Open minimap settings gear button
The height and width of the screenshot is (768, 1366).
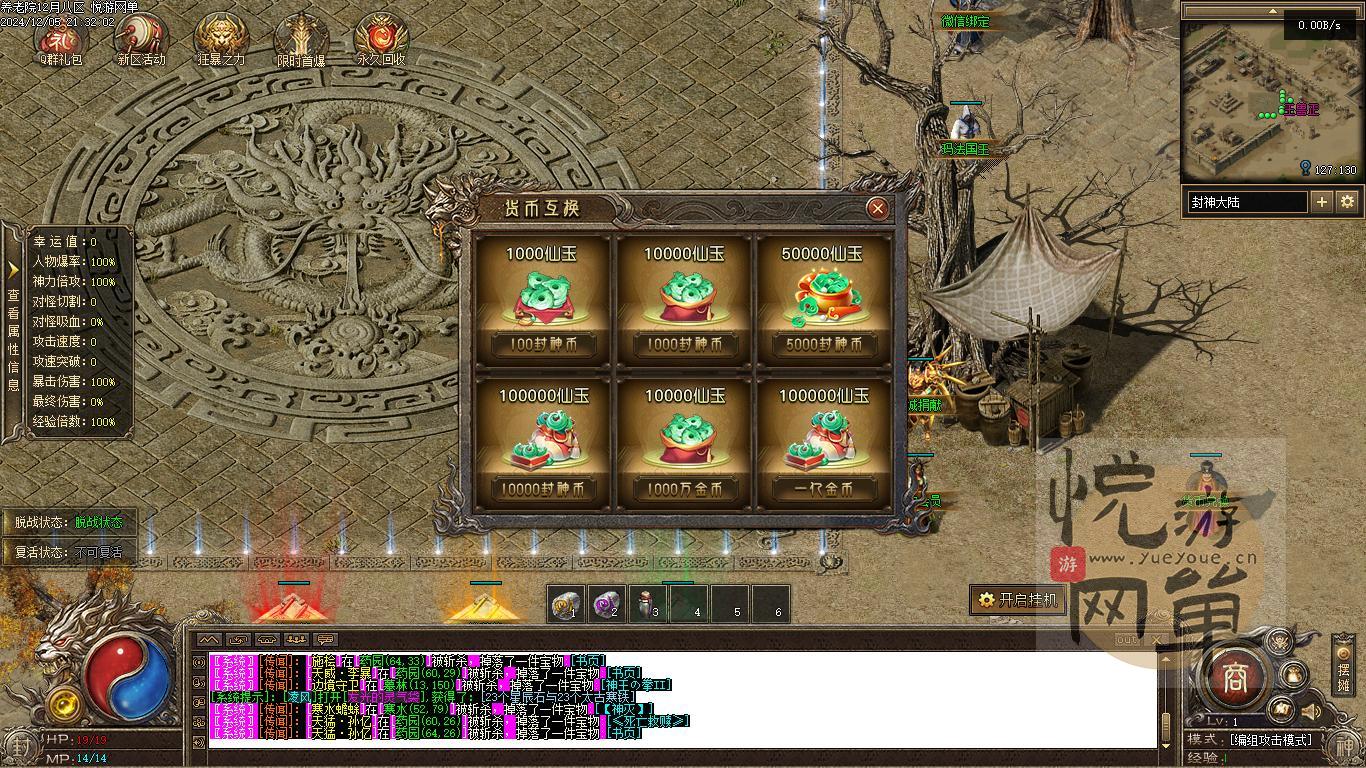(1347, 202)
